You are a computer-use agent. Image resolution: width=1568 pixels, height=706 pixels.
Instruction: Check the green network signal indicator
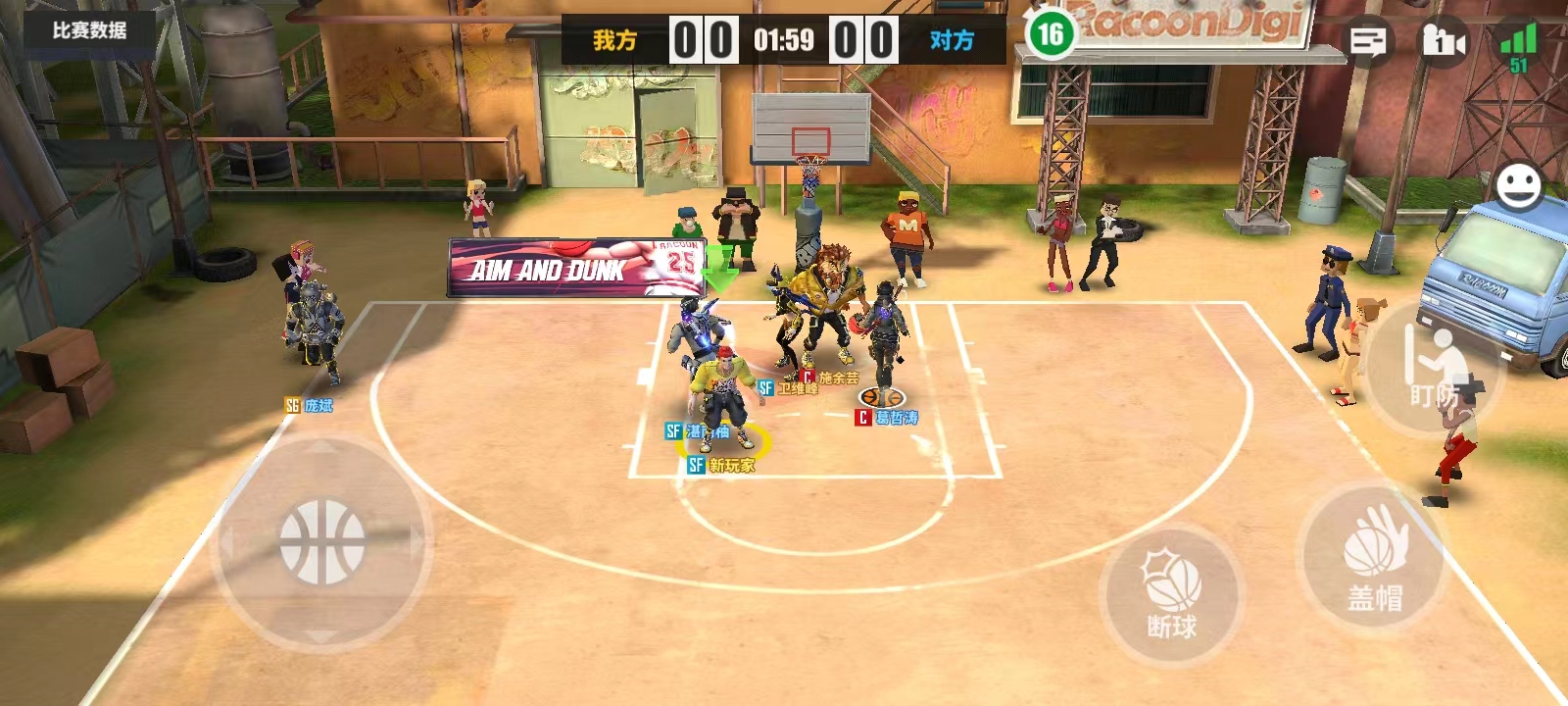pos(1518,46)
